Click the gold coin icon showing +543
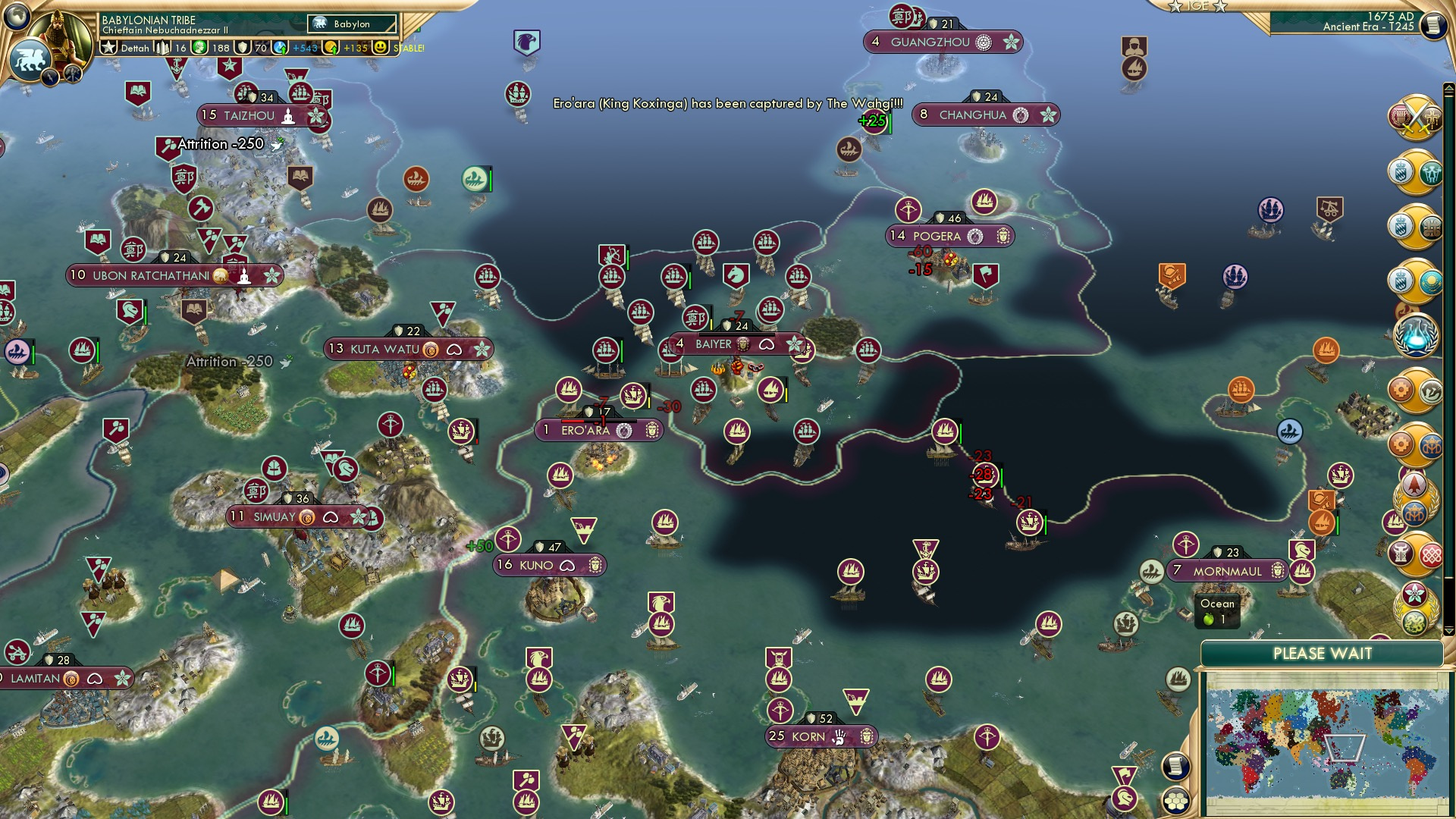Screen dimensions: 1456x819 [280, 47]
